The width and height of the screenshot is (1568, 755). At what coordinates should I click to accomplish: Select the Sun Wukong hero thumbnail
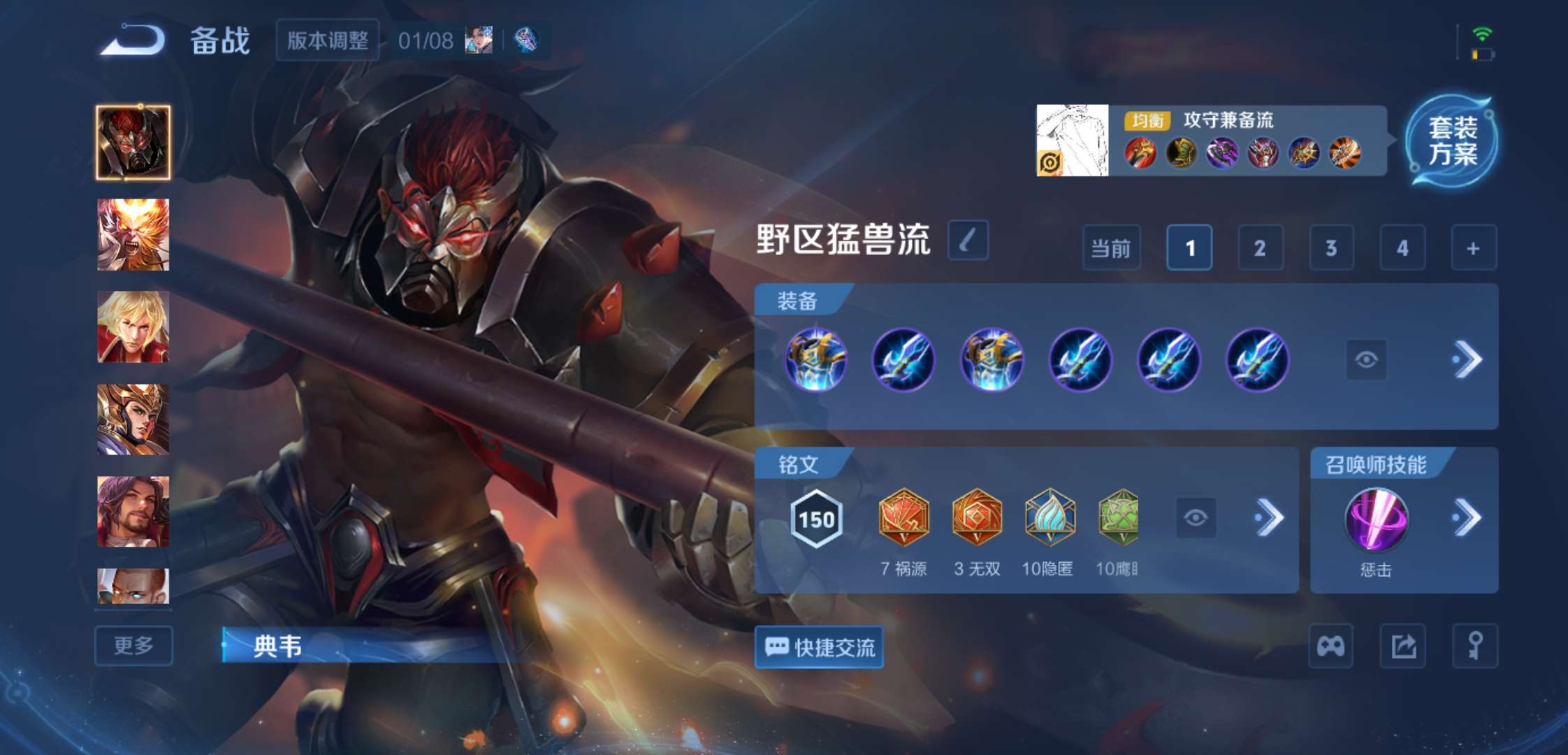point(132,233)
